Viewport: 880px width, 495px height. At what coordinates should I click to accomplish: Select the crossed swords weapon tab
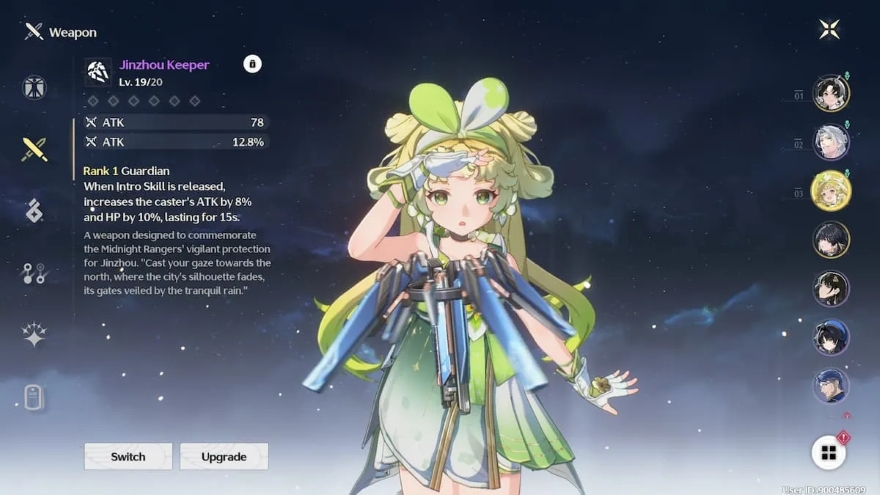[x=35, y=150]
